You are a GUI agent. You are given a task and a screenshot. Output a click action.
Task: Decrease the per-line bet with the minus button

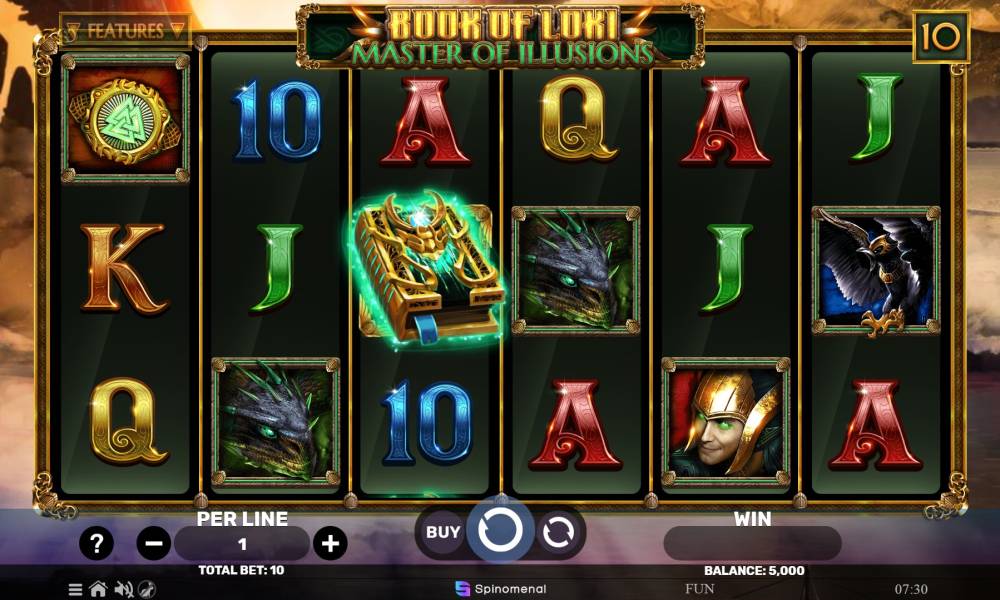pyautogui.click(x=153, y=544)
